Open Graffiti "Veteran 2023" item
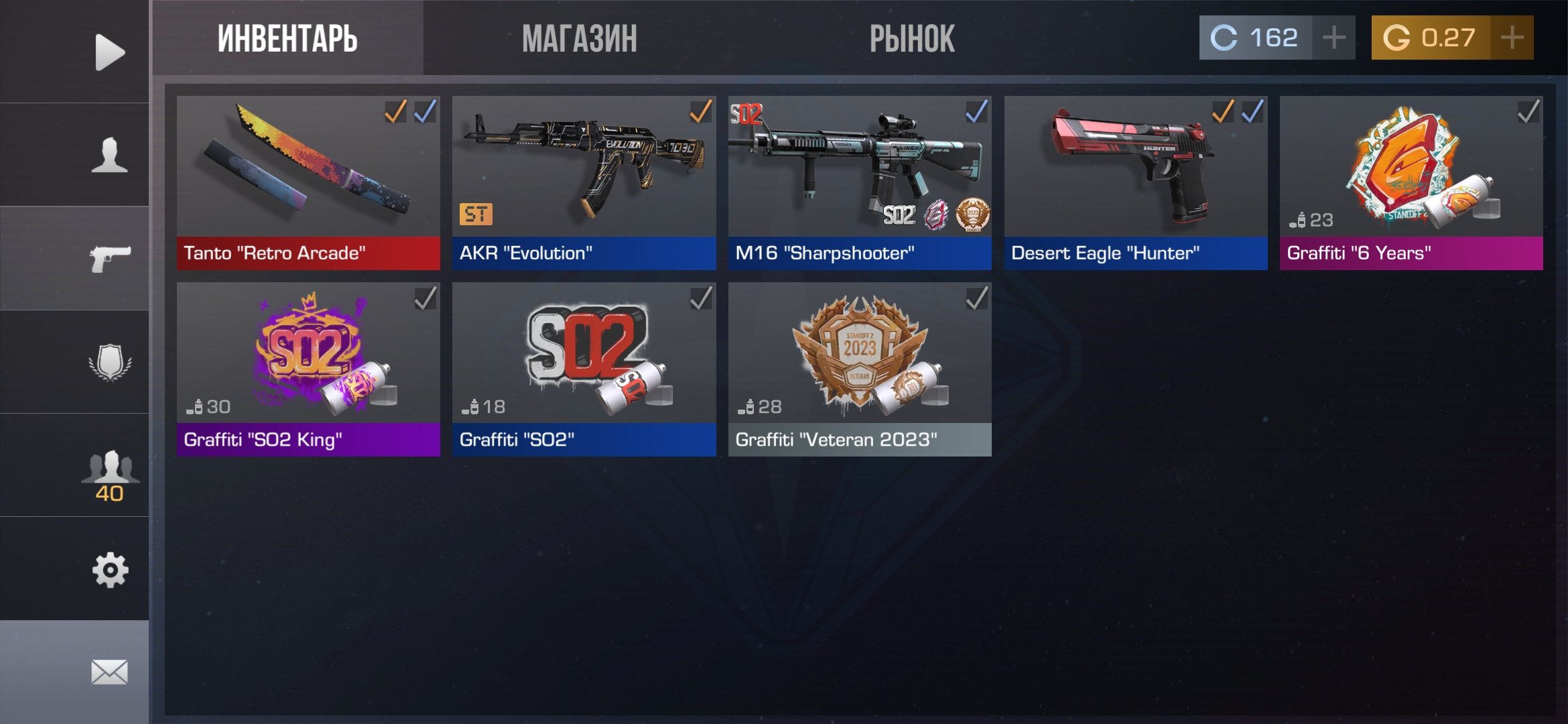Image resolution: width=1568 pixels, height=724 pixels. pos(860,369)
